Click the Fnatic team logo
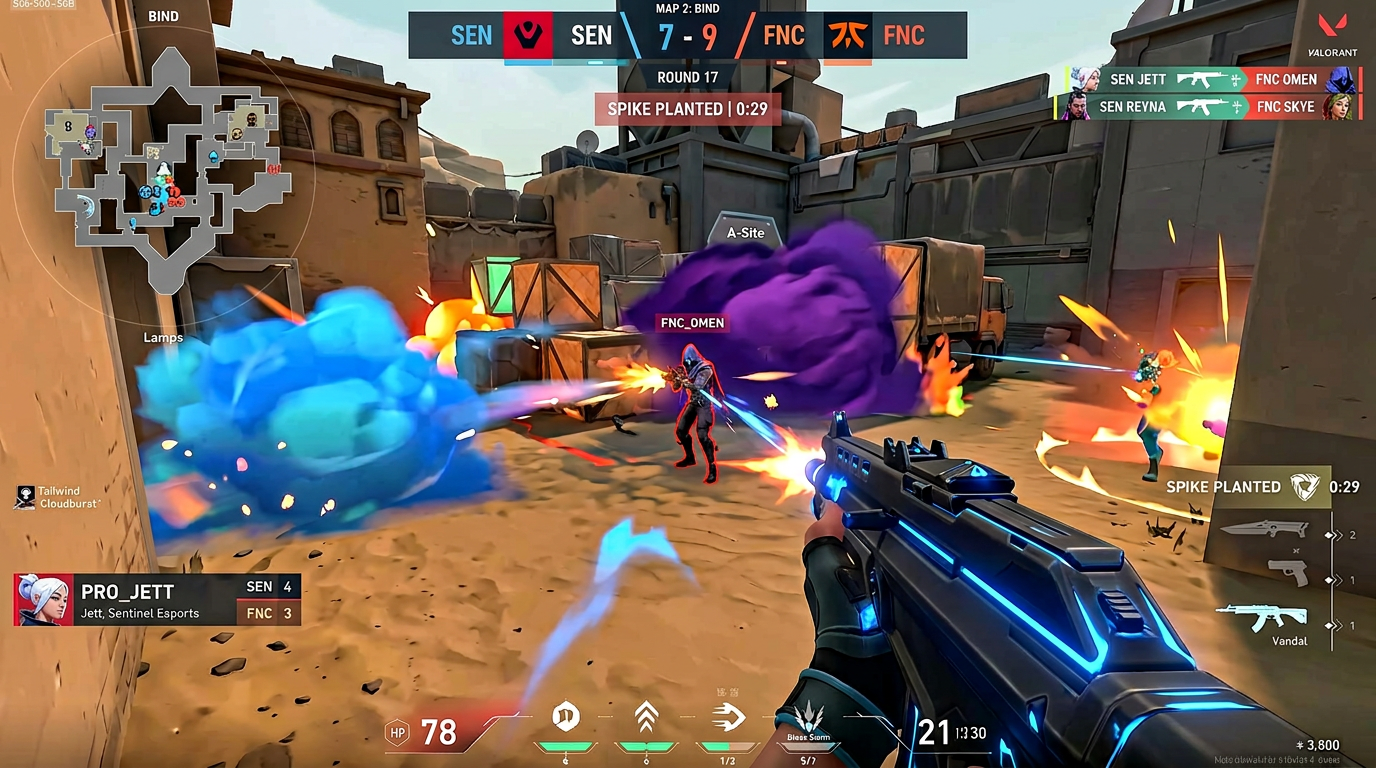 click(847, 36)
